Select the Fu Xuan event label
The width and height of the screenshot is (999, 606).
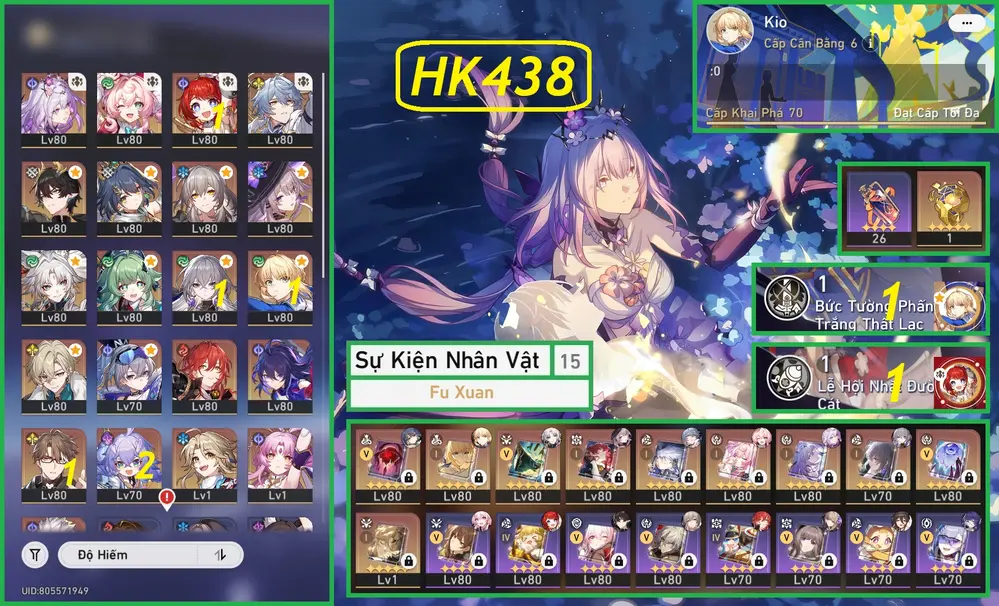point(469,393)
